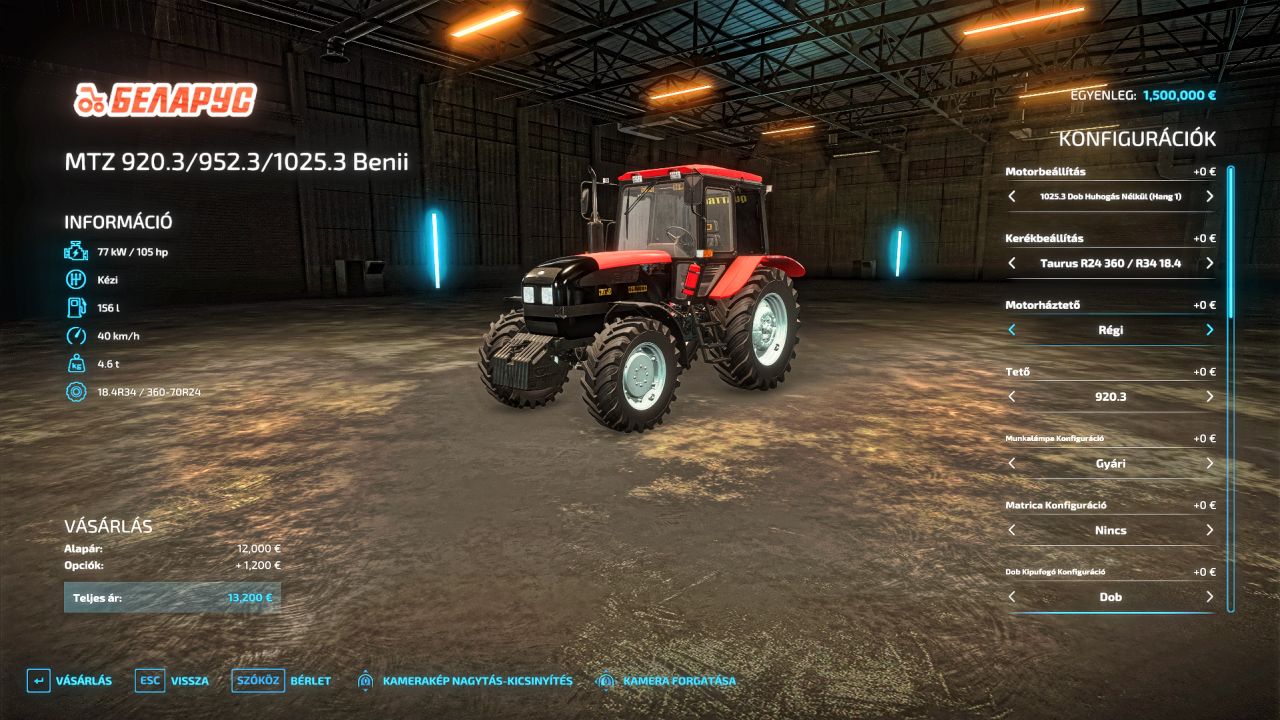Open next engine option under Motorbeállítás
This screenshot has width=1280, height=720.
[1209, 196]
